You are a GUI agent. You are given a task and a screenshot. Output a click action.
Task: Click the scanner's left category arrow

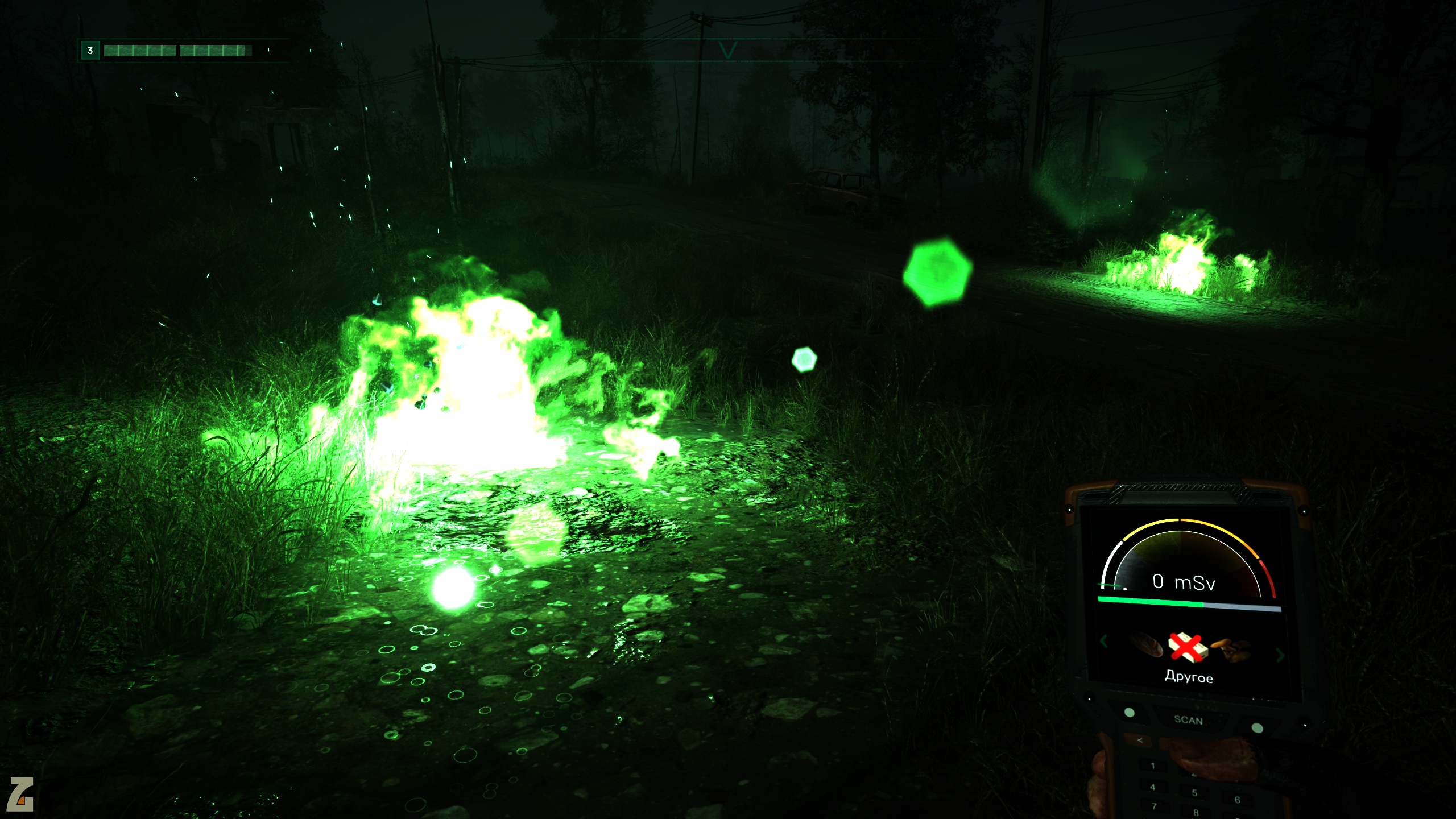click(x=1104, y=641)
